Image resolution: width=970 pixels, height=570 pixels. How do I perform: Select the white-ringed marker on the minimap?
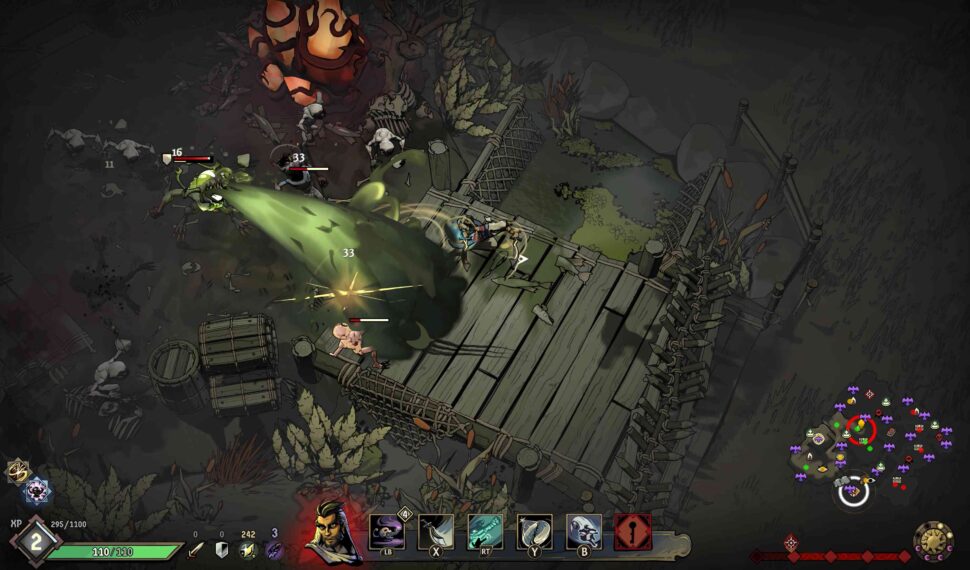pos(853,492)
